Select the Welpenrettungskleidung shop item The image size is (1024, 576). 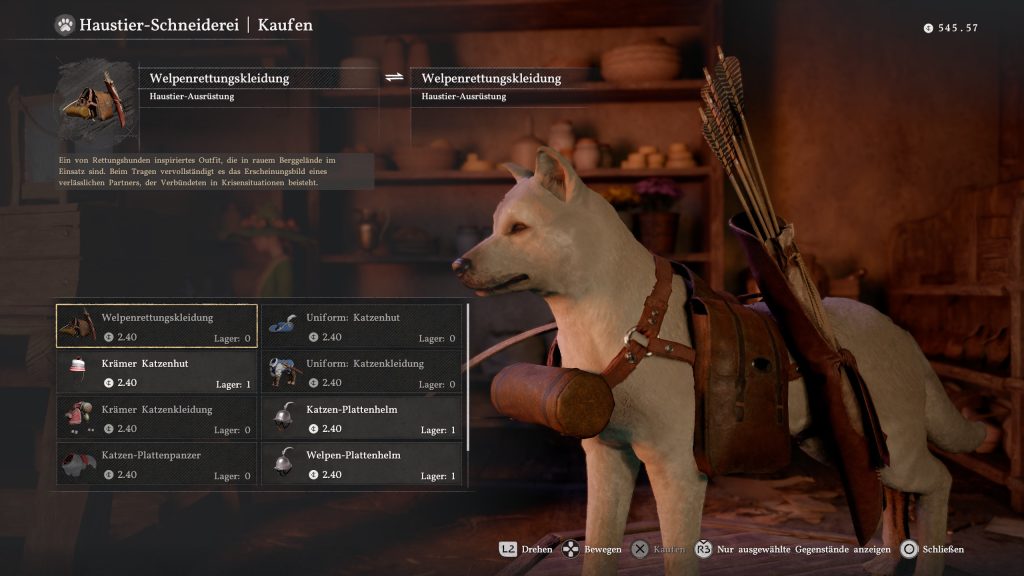pos(157,326)
